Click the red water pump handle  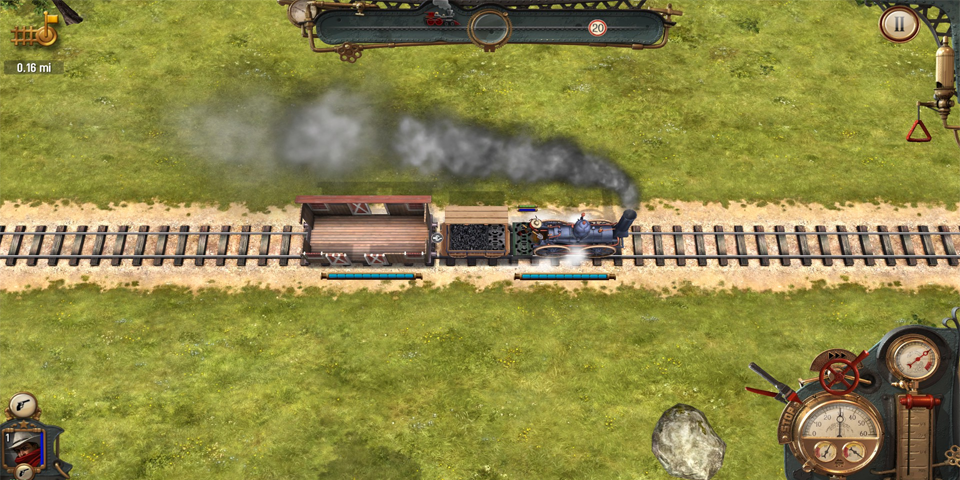(919, 402)
